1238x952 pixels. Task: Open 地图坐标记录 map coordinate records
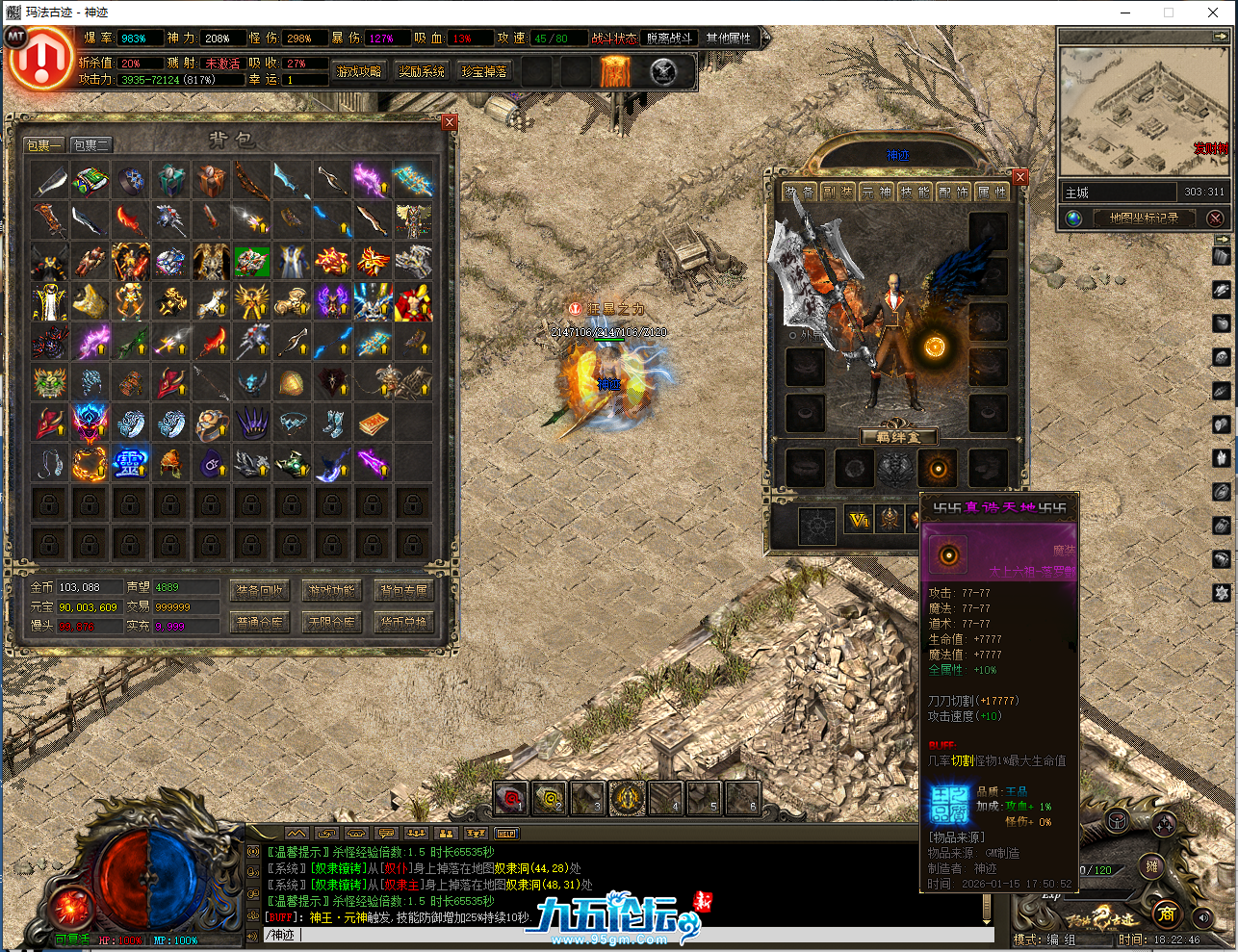(1144, 219)
